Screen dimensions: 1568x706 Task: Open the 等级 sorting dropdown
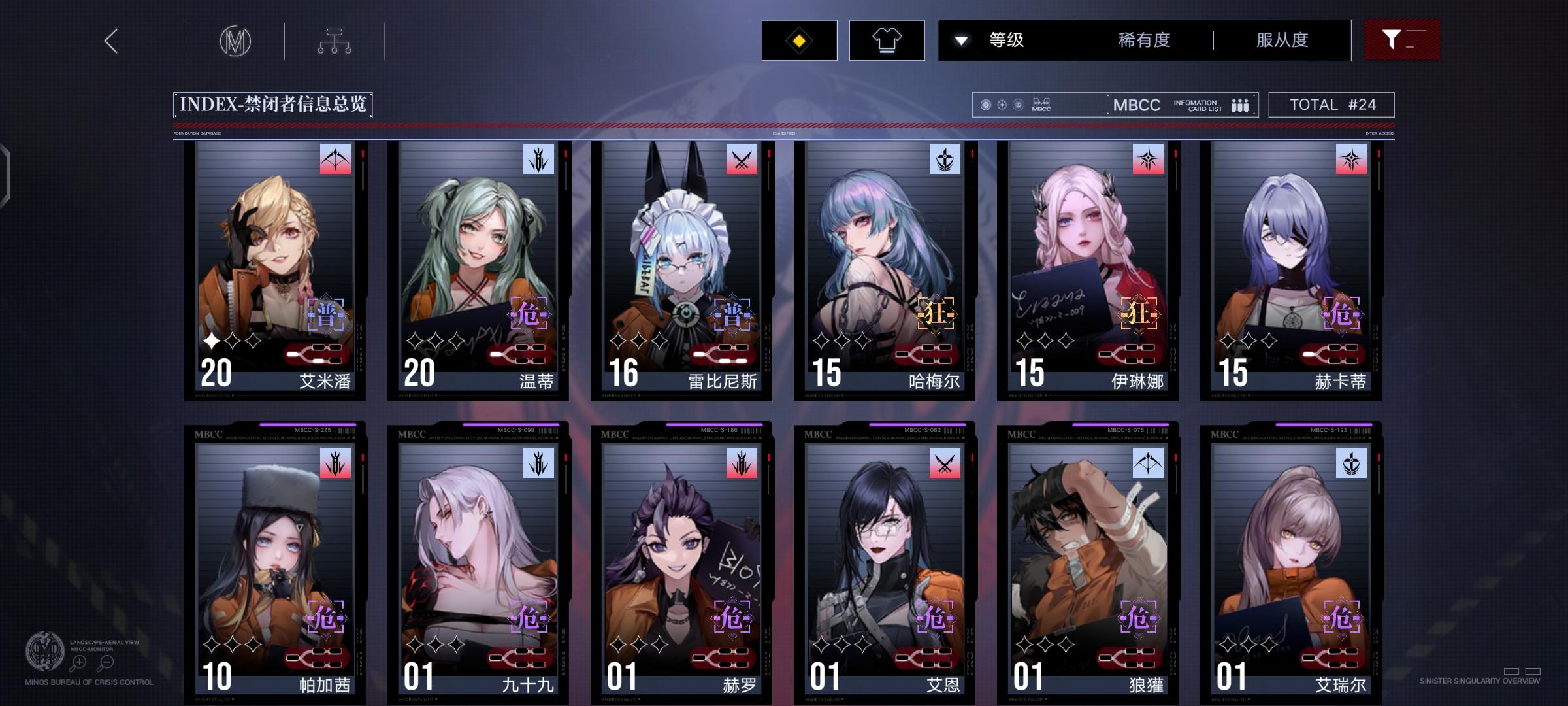1006,40
